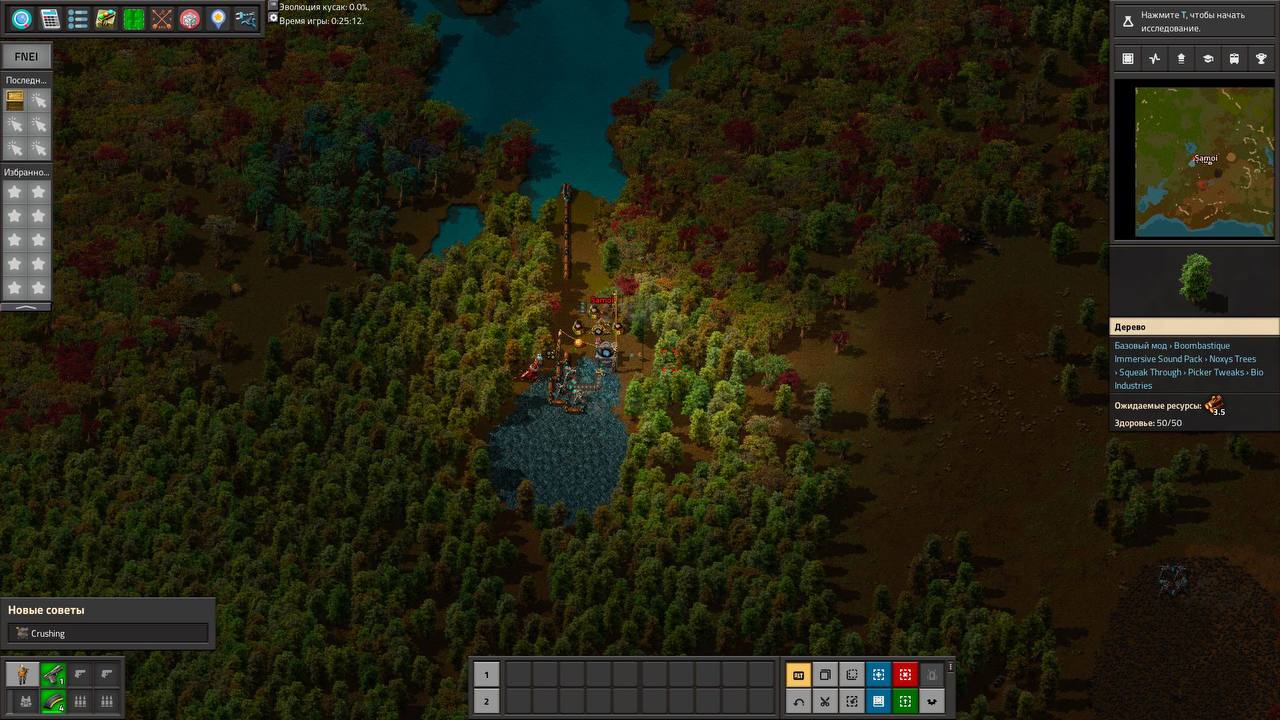This screenshot has width=1280, height=720.
Task: Open the Crushing tip notification
Action: pyautogui.click(x=108, y=633)
